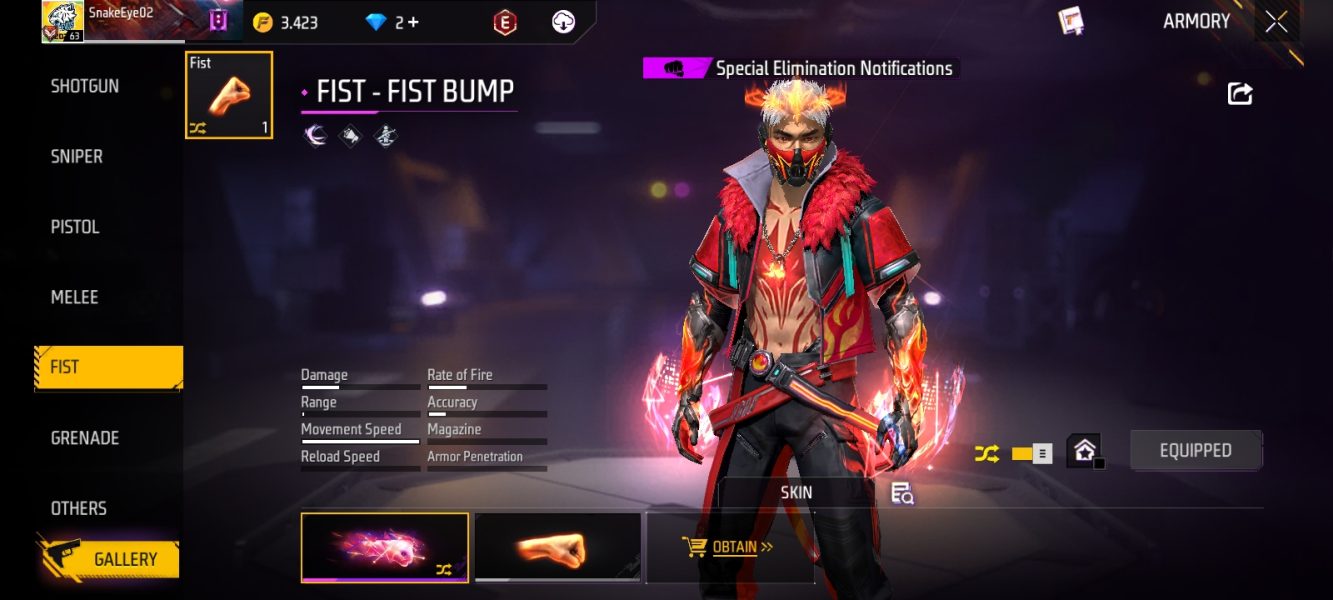
Task: Open SnakeEye02 player profile avatar
Action: [62, 21]
